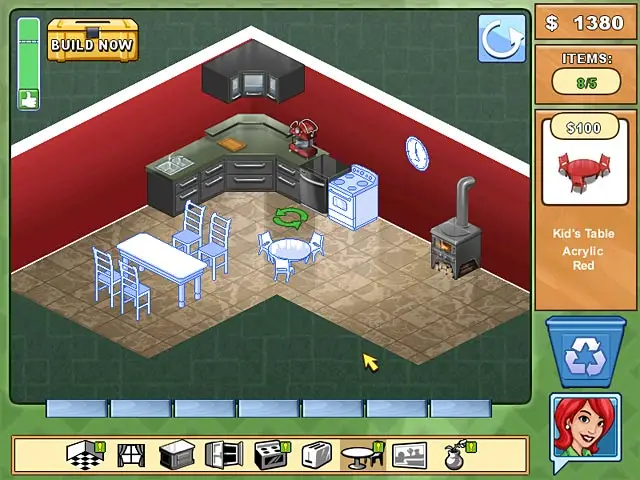Select the table and chairs category
This screenshot has height=480, width=640.
(x=362, y=455)
